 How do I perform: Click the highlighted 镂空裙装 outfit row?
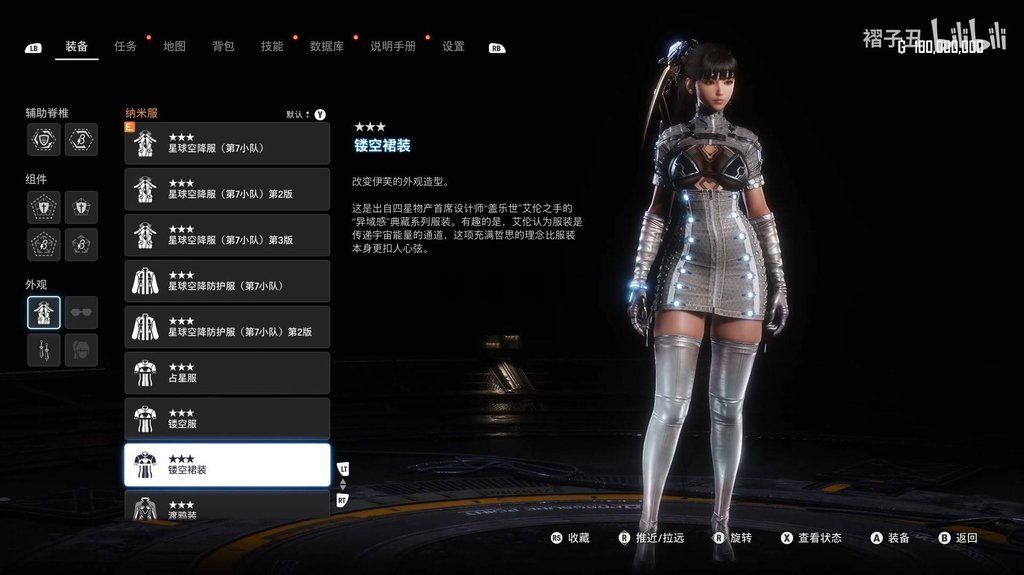[227, 465]
